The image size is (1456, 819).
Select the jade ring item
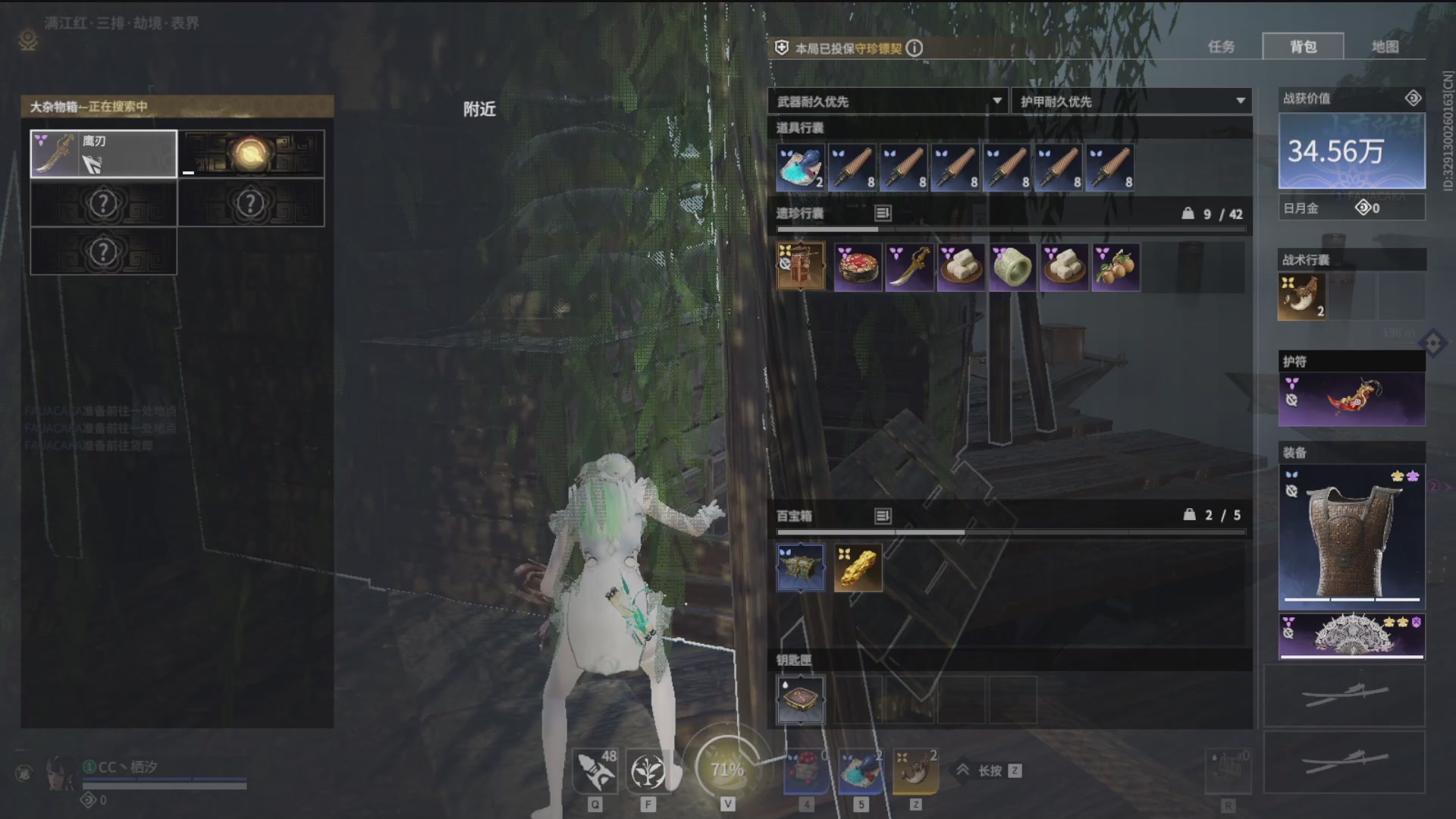1012,267
